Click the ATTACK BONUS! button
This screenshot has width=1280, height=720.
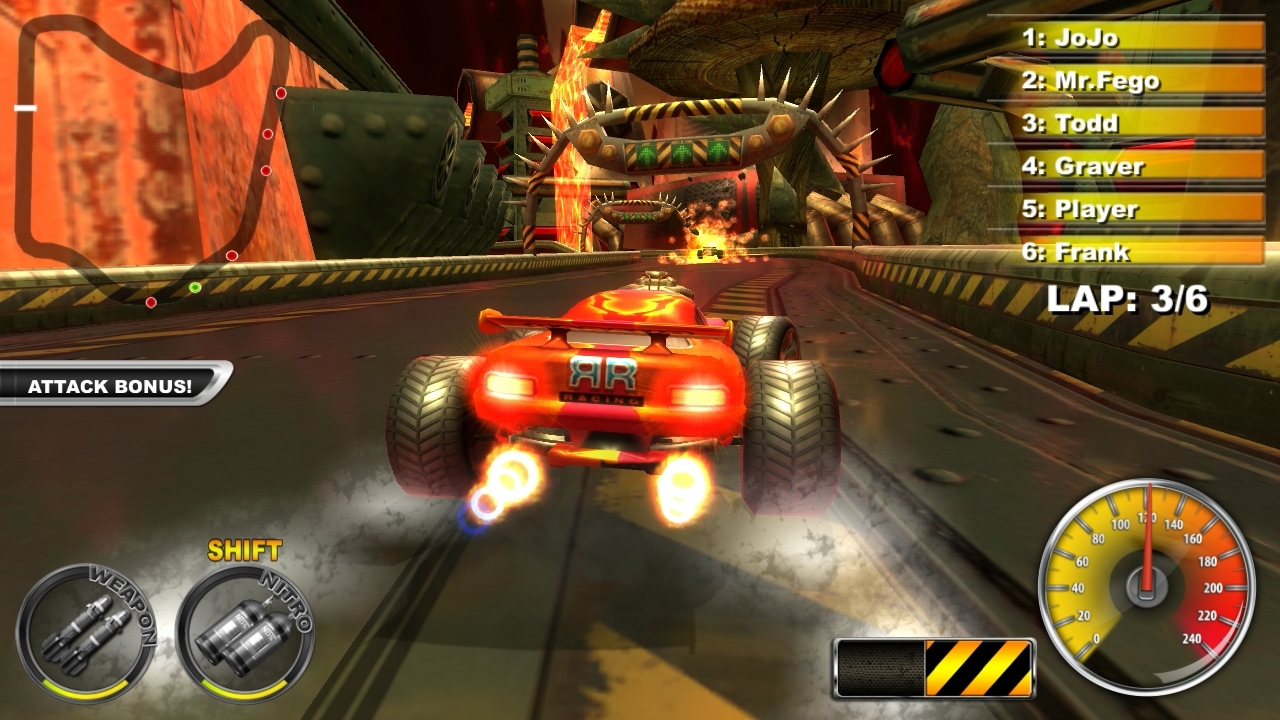(x=108, y=385)
